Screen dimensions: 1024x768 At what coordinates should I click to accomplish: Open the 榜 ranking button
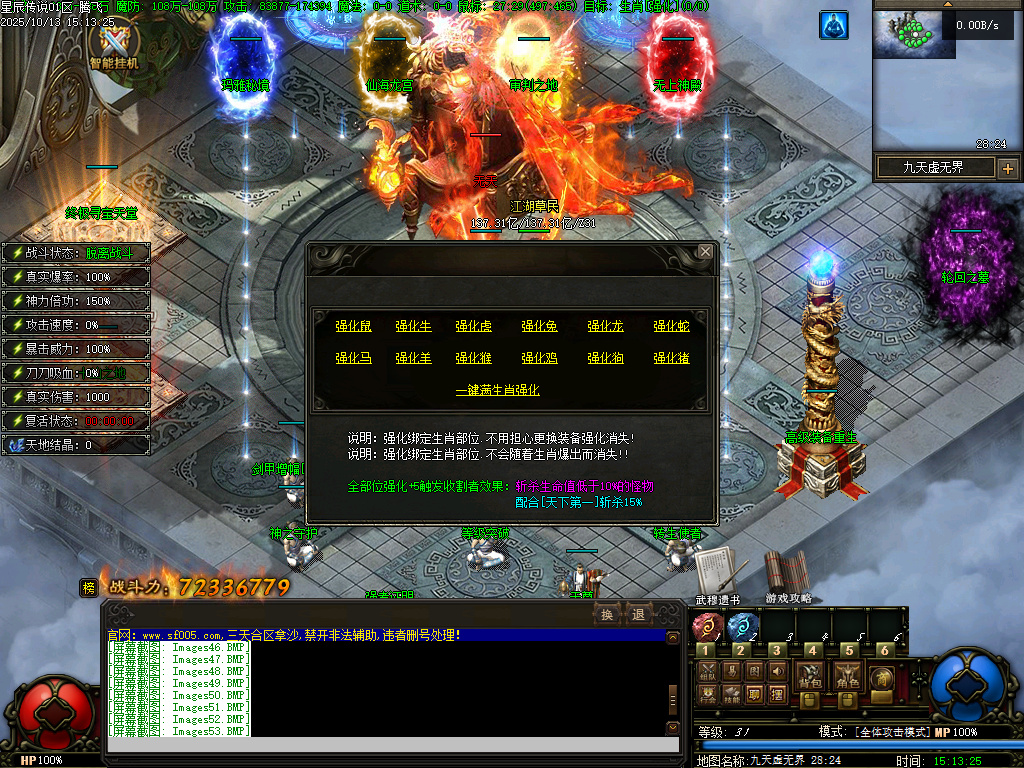point(89,588)
